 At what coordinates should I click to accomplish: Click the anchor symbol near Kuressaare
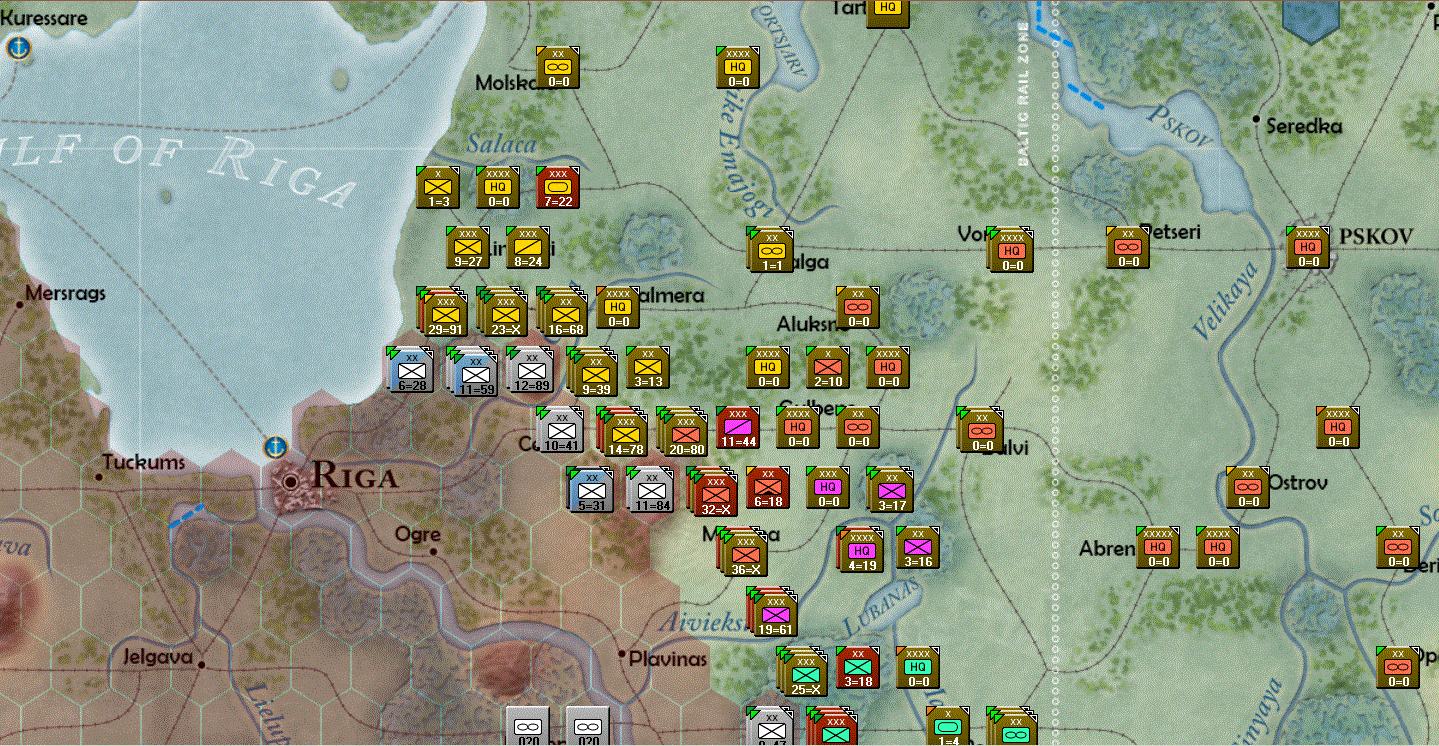pyautogui.click(x=17, y=45)
